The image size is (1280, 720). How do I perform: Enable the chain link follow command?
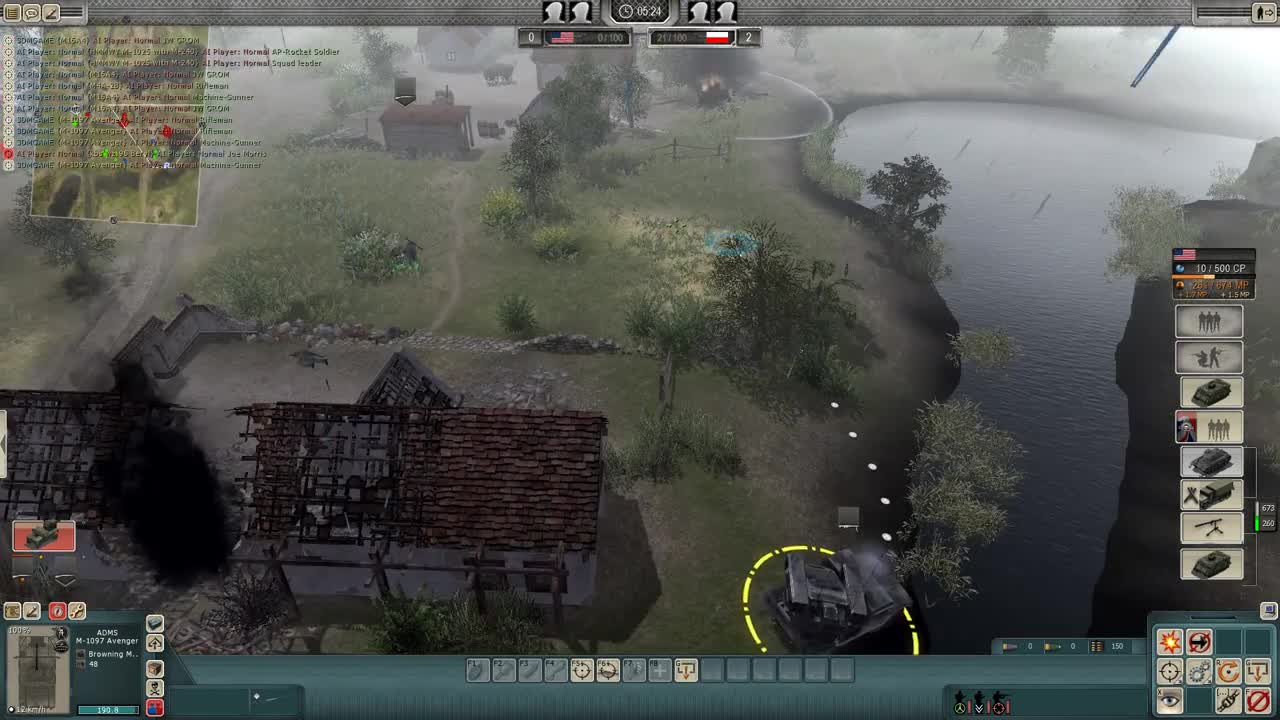click(1228, 700)
